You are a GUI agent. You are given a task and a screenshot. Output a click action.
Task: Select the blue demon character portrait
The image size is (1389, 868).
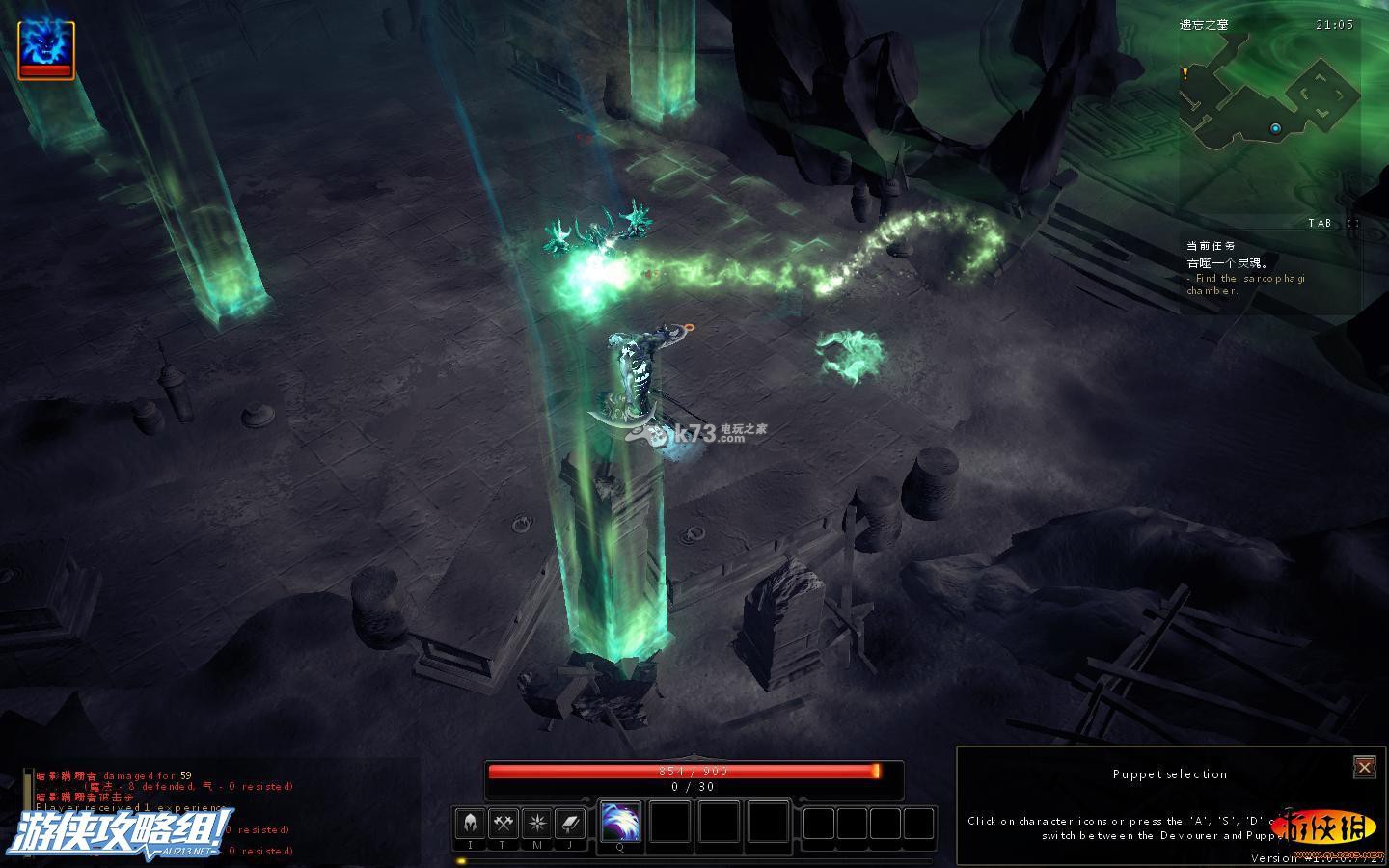coord(45,48)
